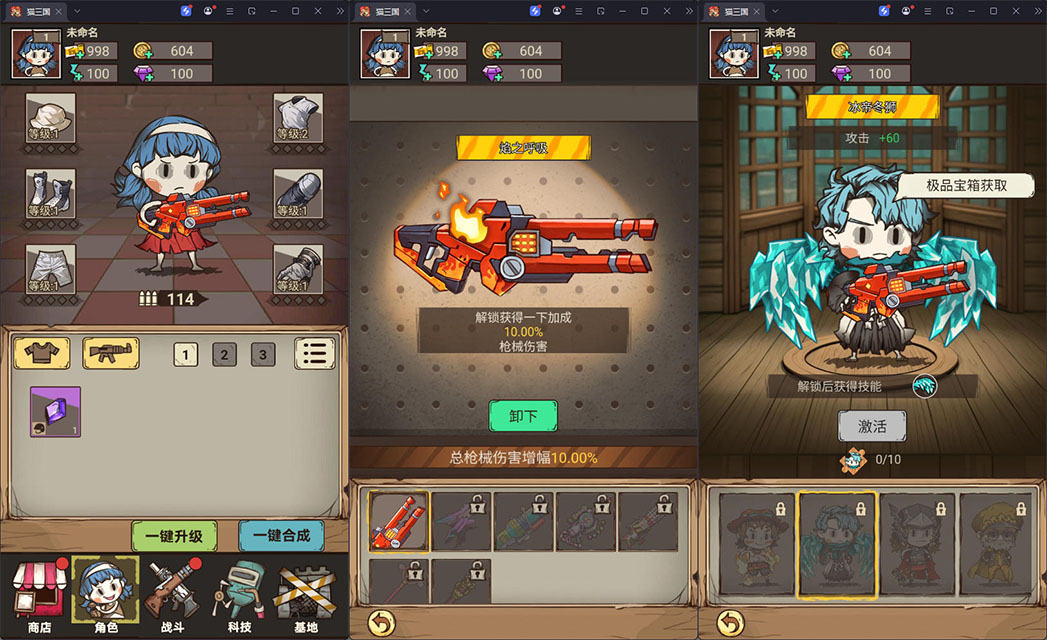Select the locked pirate hat character thumbnail

[757, 545]
